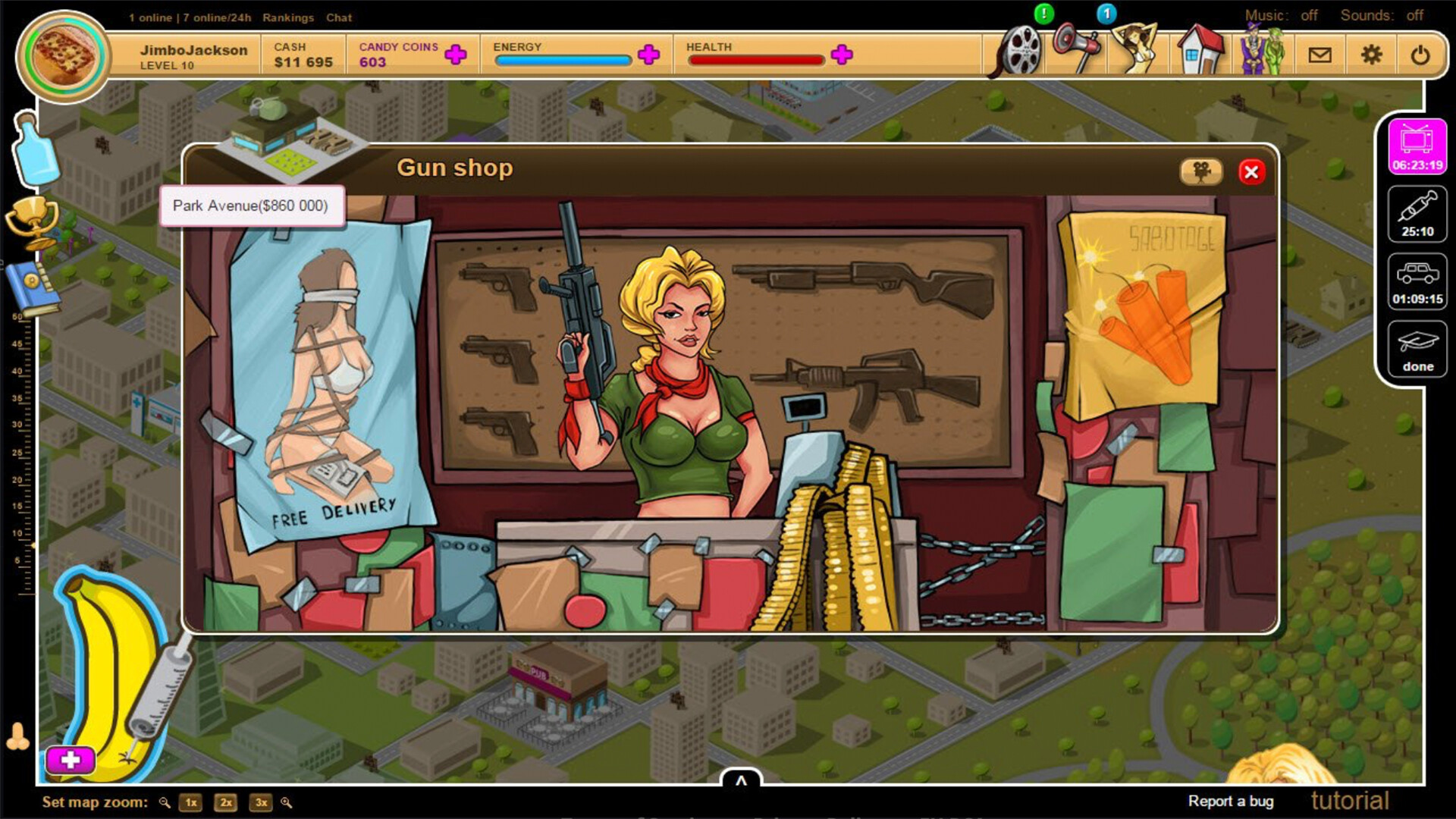Open the girls panel via bikini icon
The height and width of the screenshot is (819, 1456).
coord(1137,53)
